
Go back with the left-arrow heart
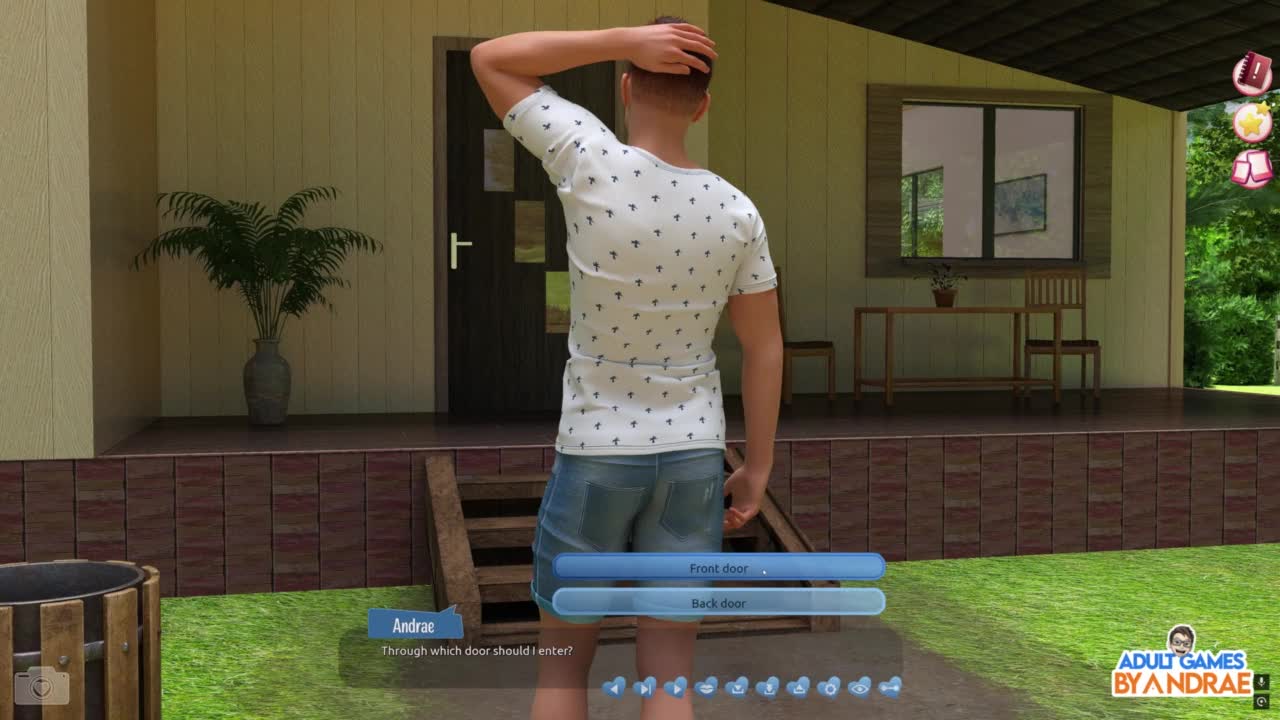614,687
